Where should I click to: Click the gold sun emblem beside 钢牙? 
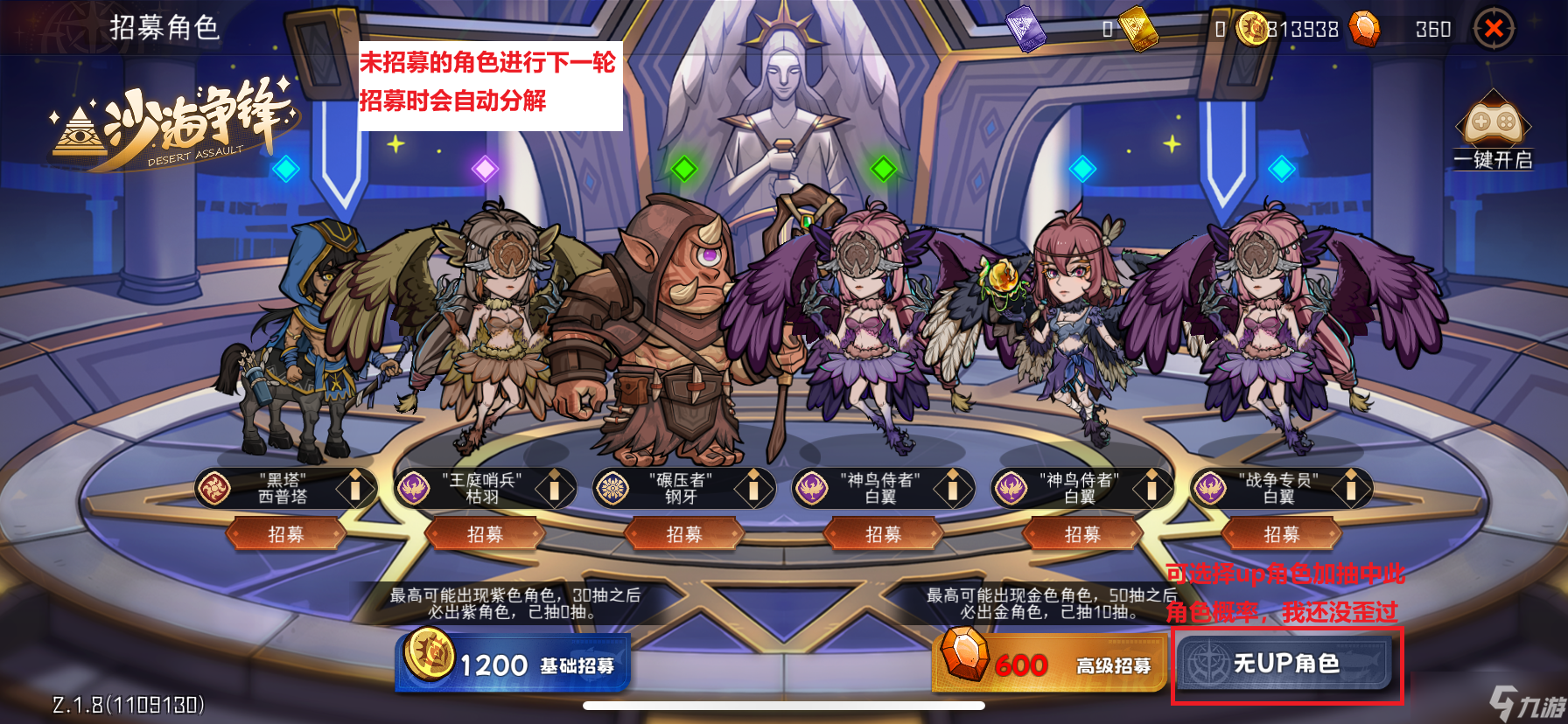click(x=612, y=489)
